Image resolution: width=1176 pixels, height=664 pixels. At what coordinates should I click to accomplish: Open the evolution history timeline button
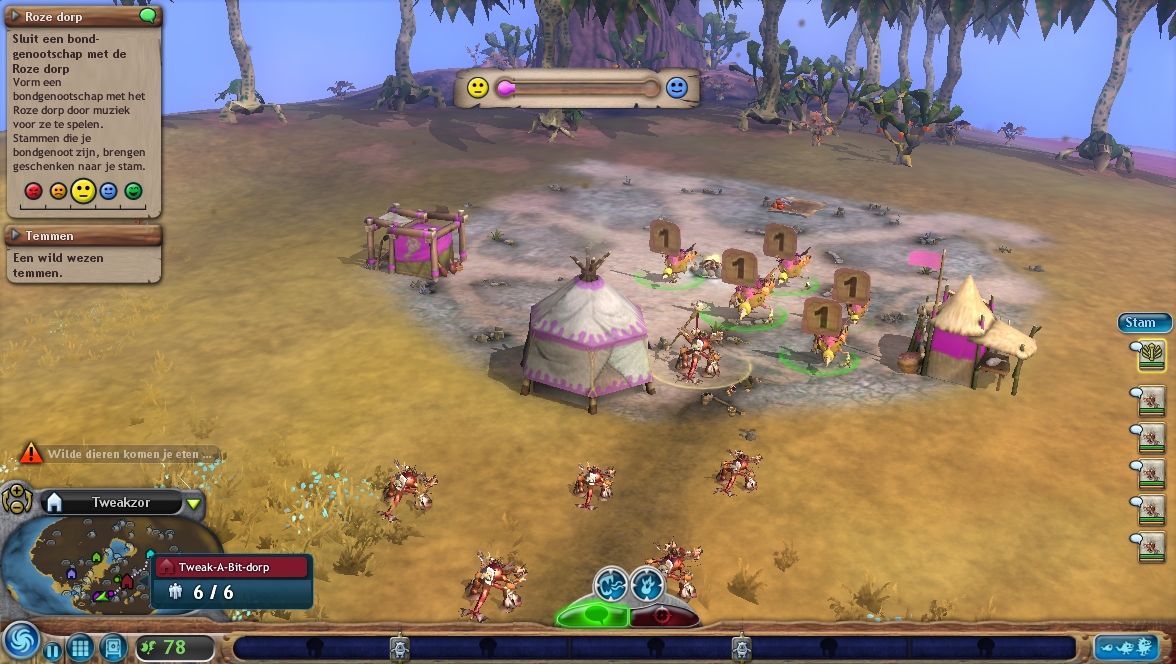pyautogui.click(x=1126, y=647)
